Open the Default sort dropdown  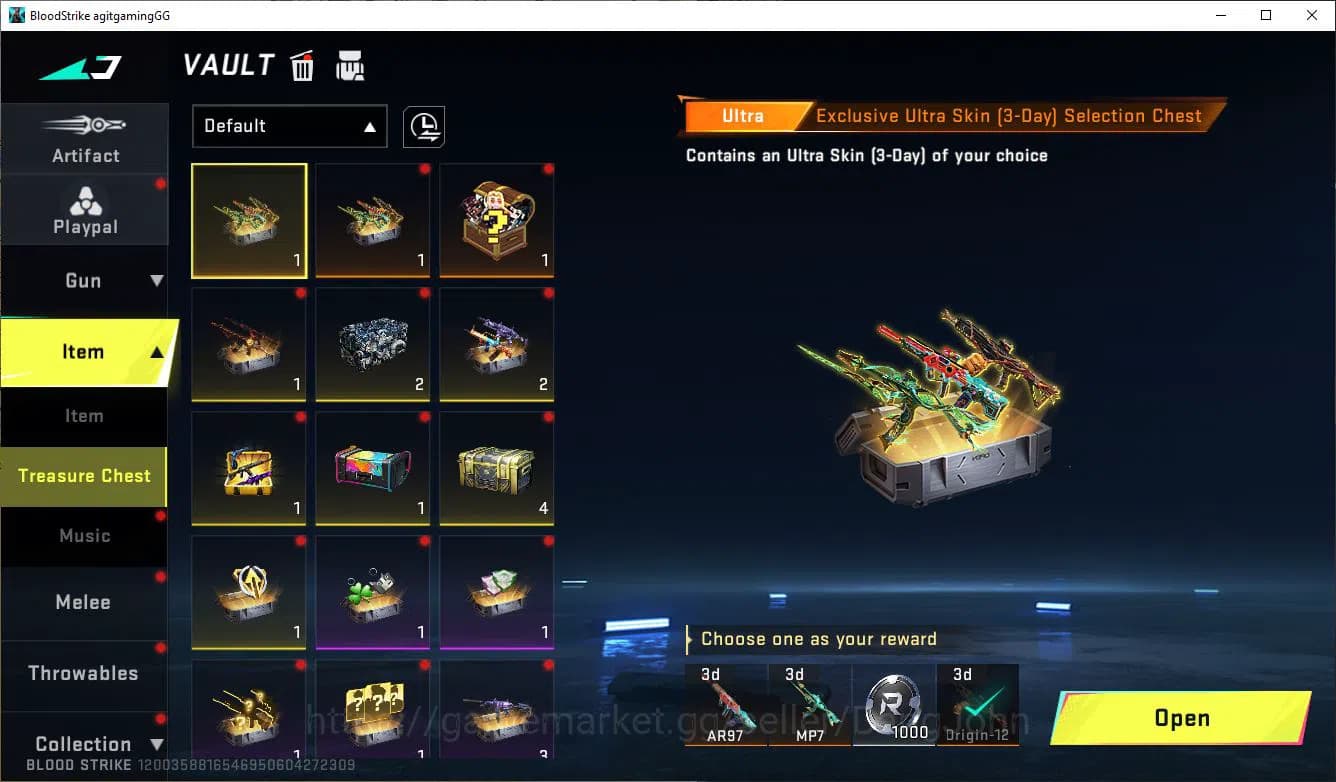[289, 126]
